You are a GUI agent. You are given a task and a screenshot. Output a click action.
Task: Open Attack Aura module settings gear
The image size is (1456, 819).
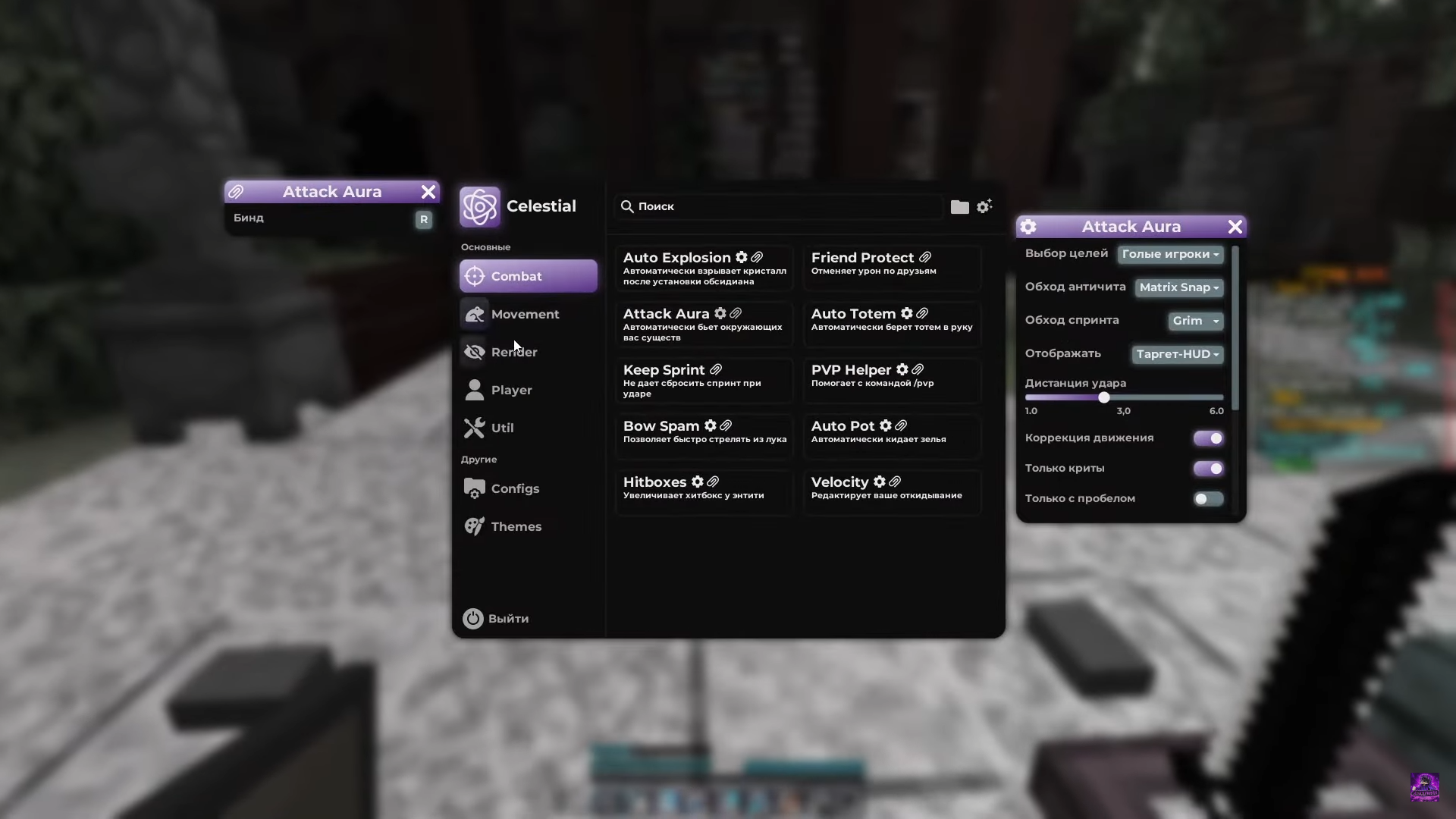tap(720, 313)
